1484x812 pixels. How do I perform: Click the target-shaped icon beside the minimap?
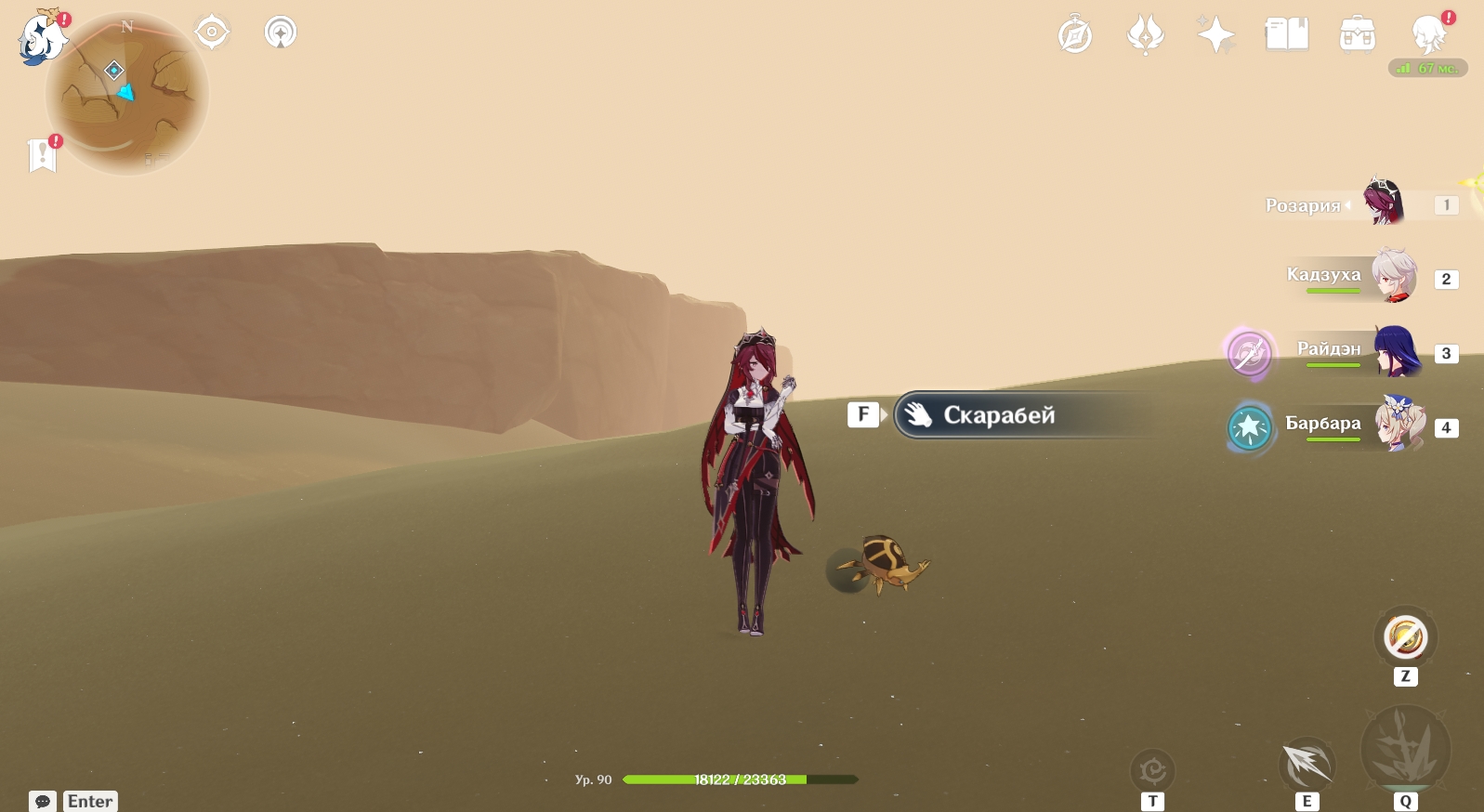(212, 33)
